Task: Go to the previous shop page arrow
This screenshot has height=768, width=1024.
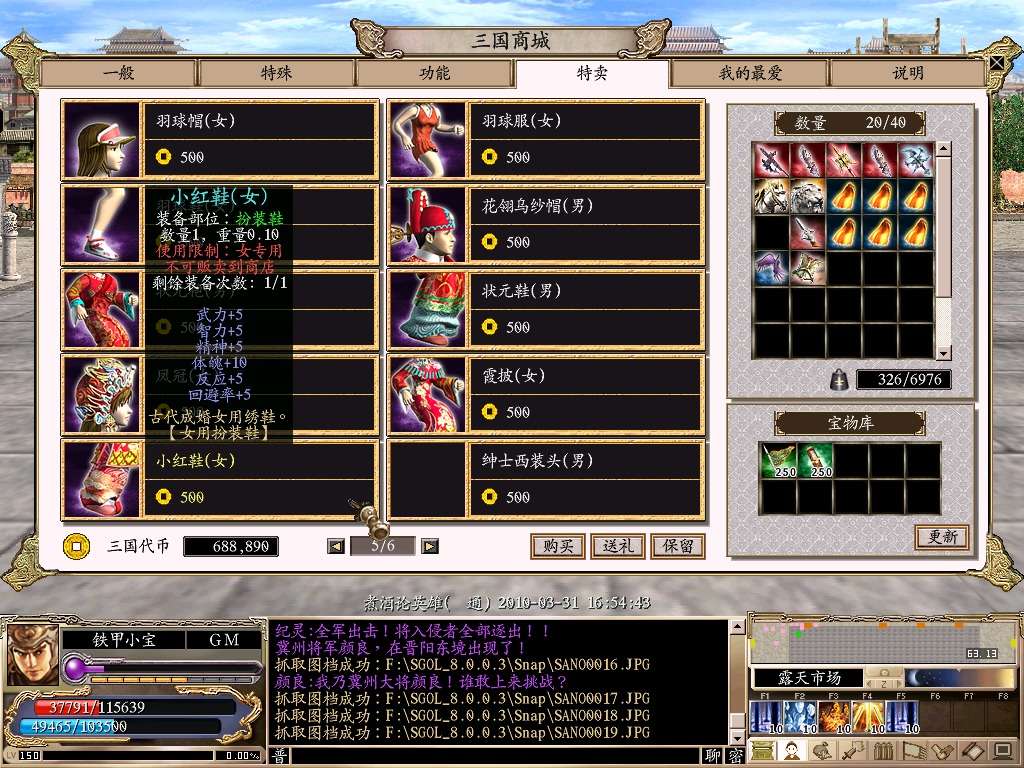Action: [x=336, y=546]
